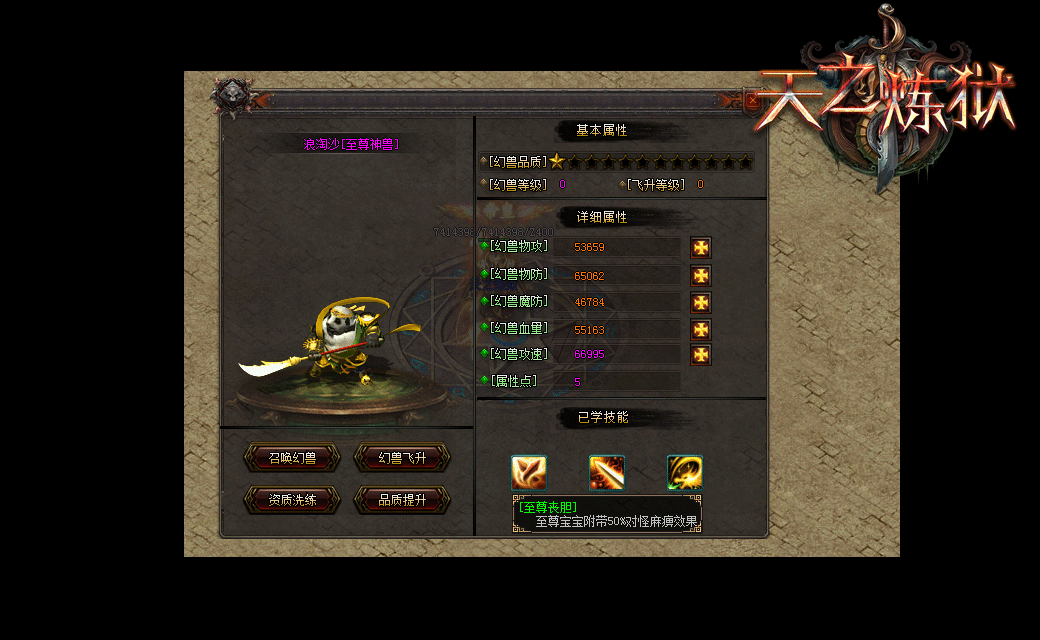This screenshot has width=1040, height=640.
Task: Increase the 幻兽物防 stat
Action: click(701, 275)
